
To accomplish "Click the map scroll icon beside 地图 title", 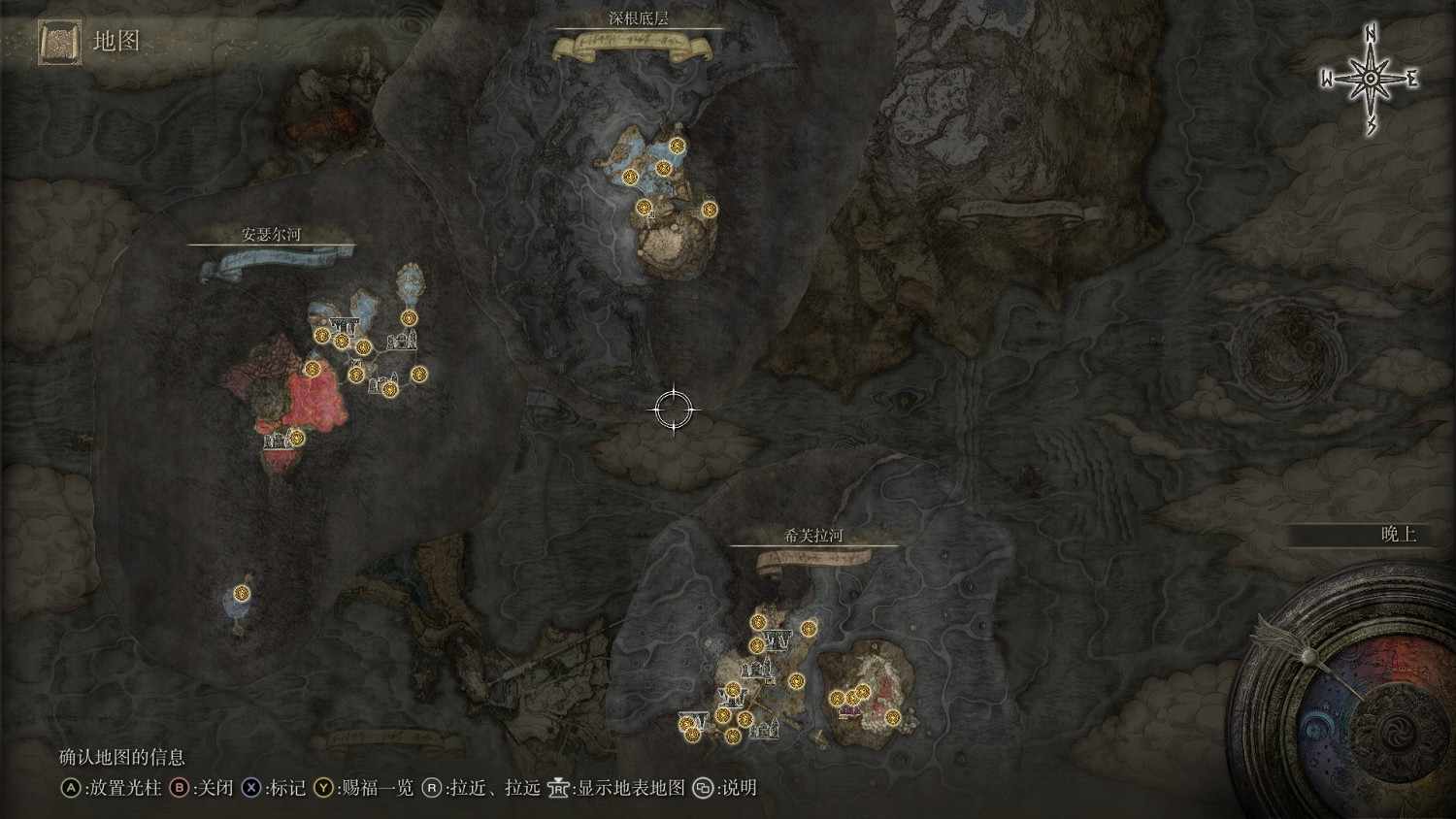I will tap(58, 43).
